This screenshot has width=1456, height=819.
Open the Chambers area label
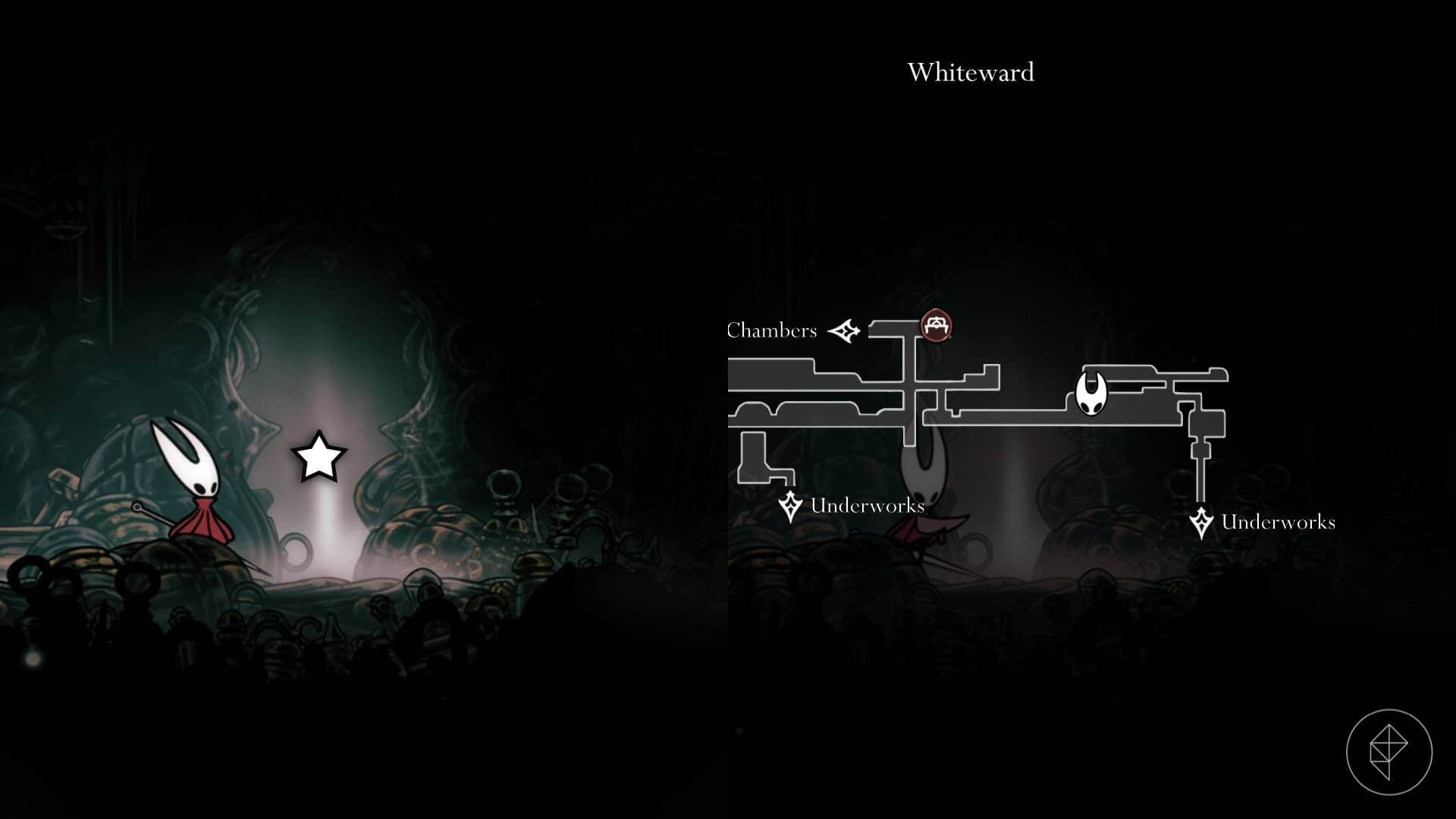pyautogui.click(x=772, y=330)
